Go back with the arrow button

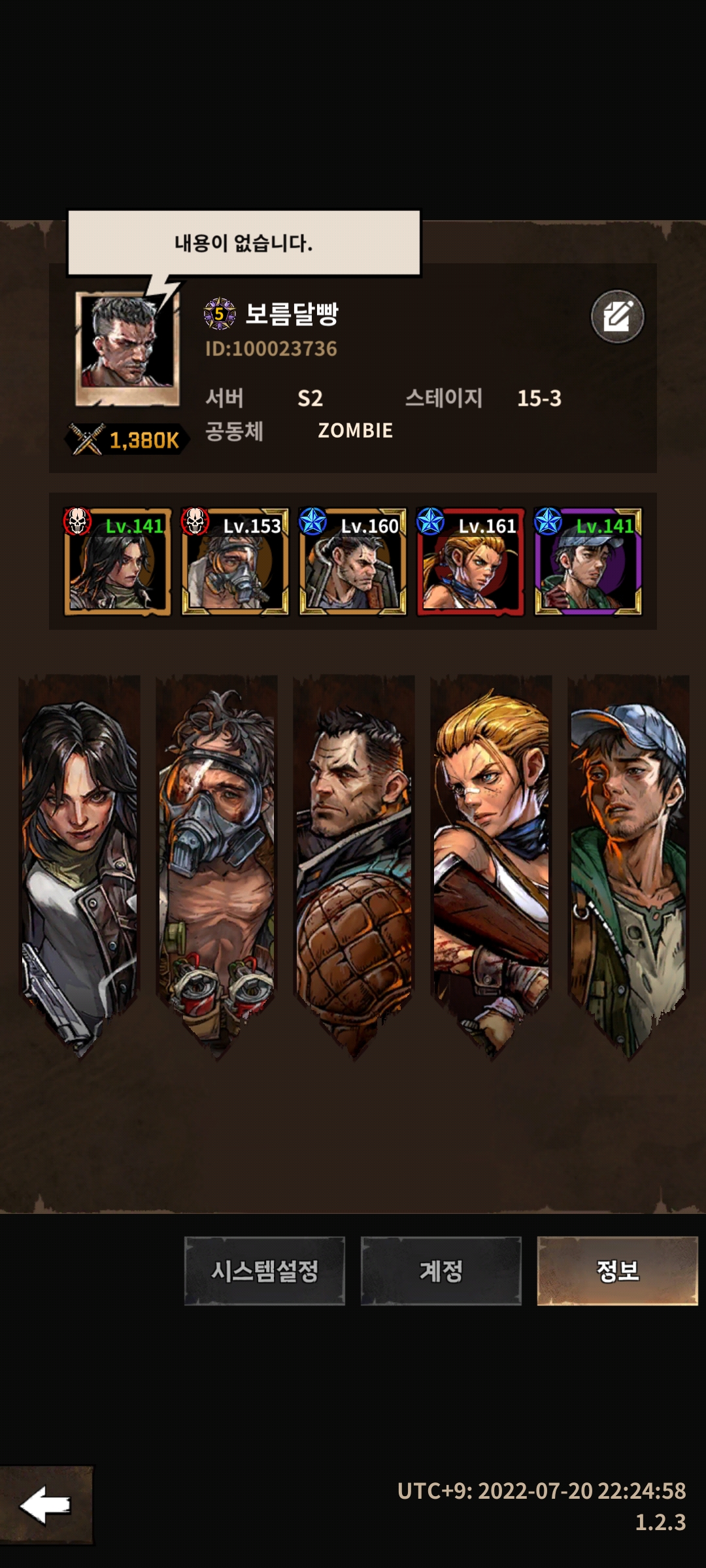click(x=46, y=1505)
